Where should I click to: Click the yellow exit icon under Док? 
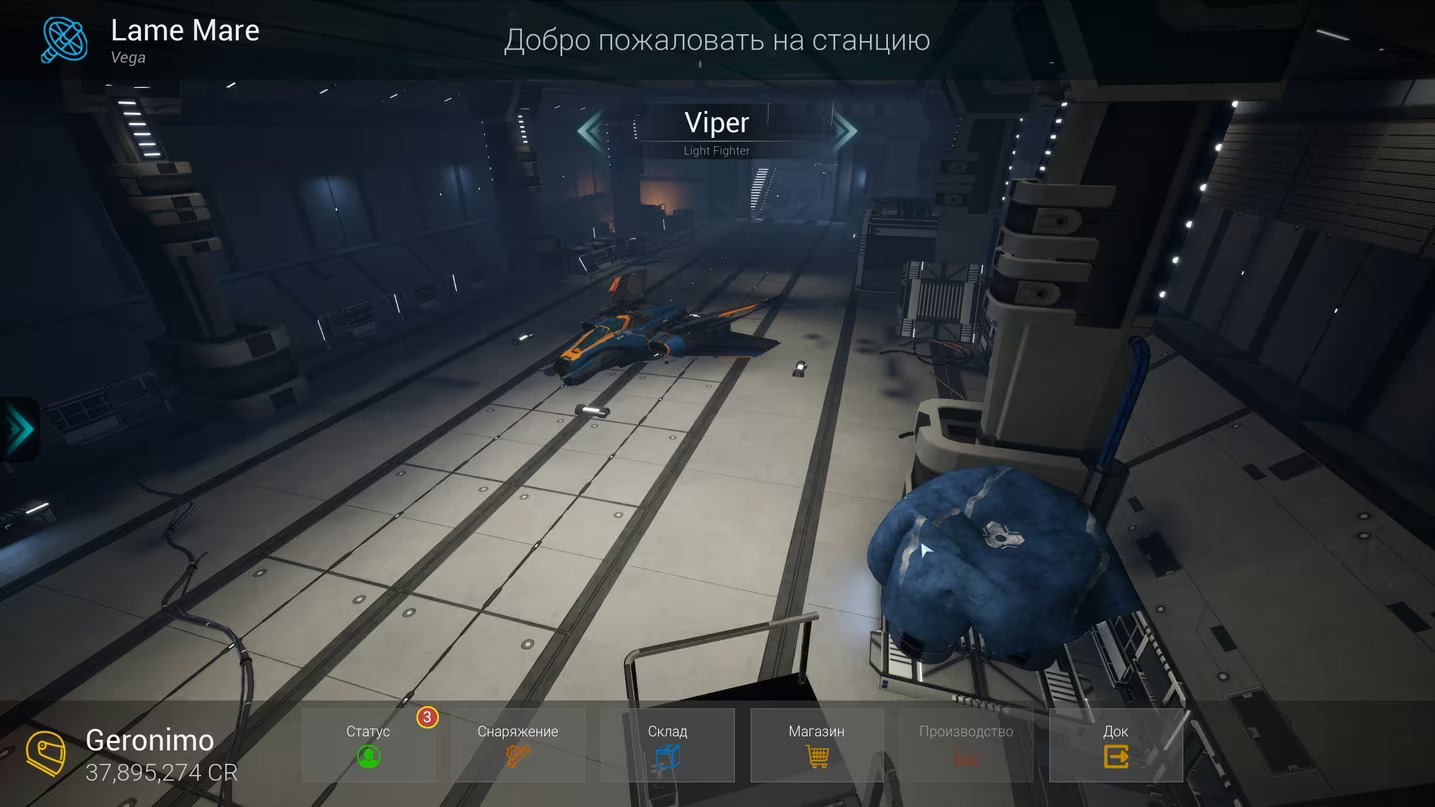point(1115,757)
